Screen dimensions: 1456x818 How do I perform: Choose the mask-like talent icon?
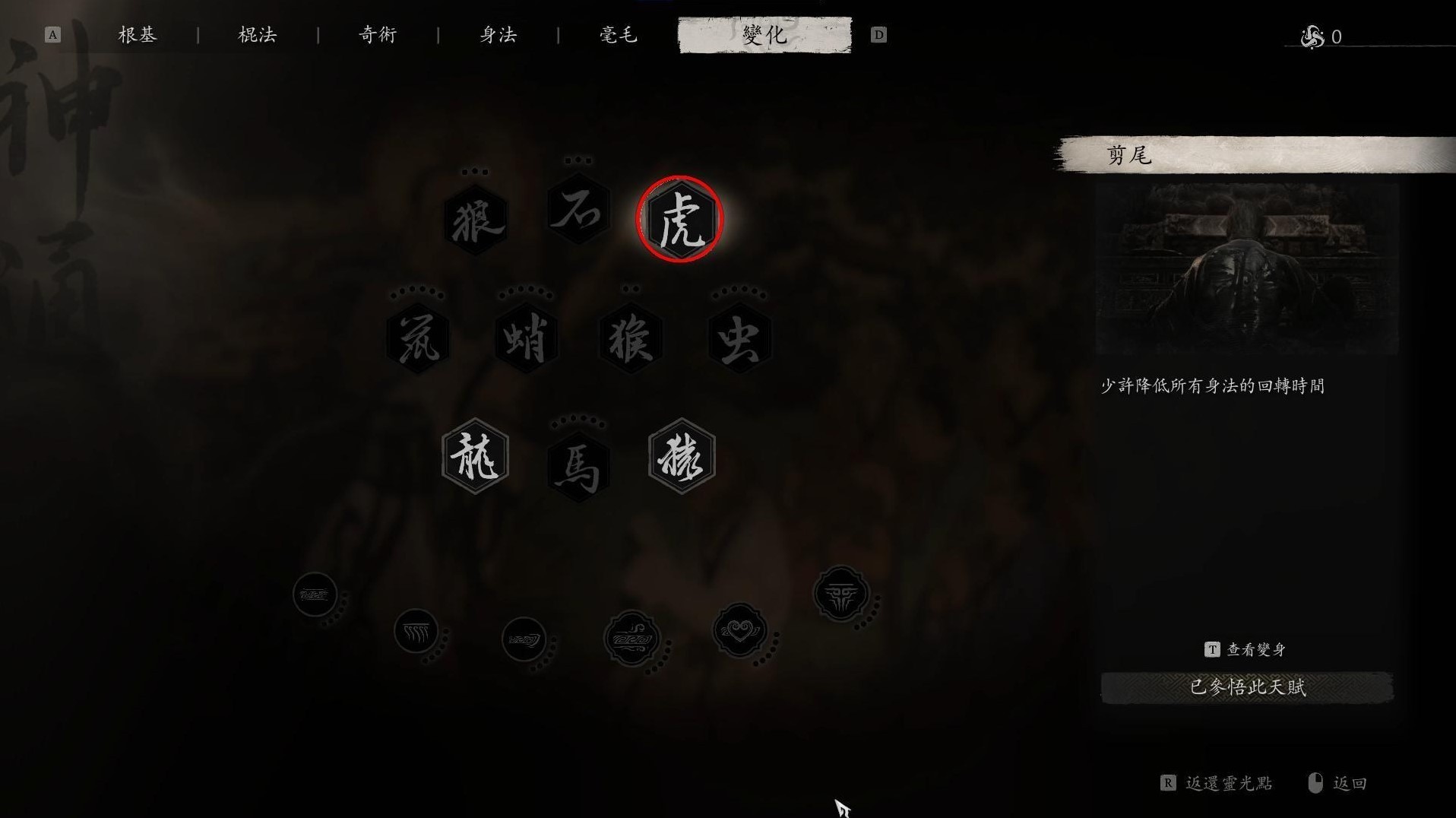(x=840, y=594)
